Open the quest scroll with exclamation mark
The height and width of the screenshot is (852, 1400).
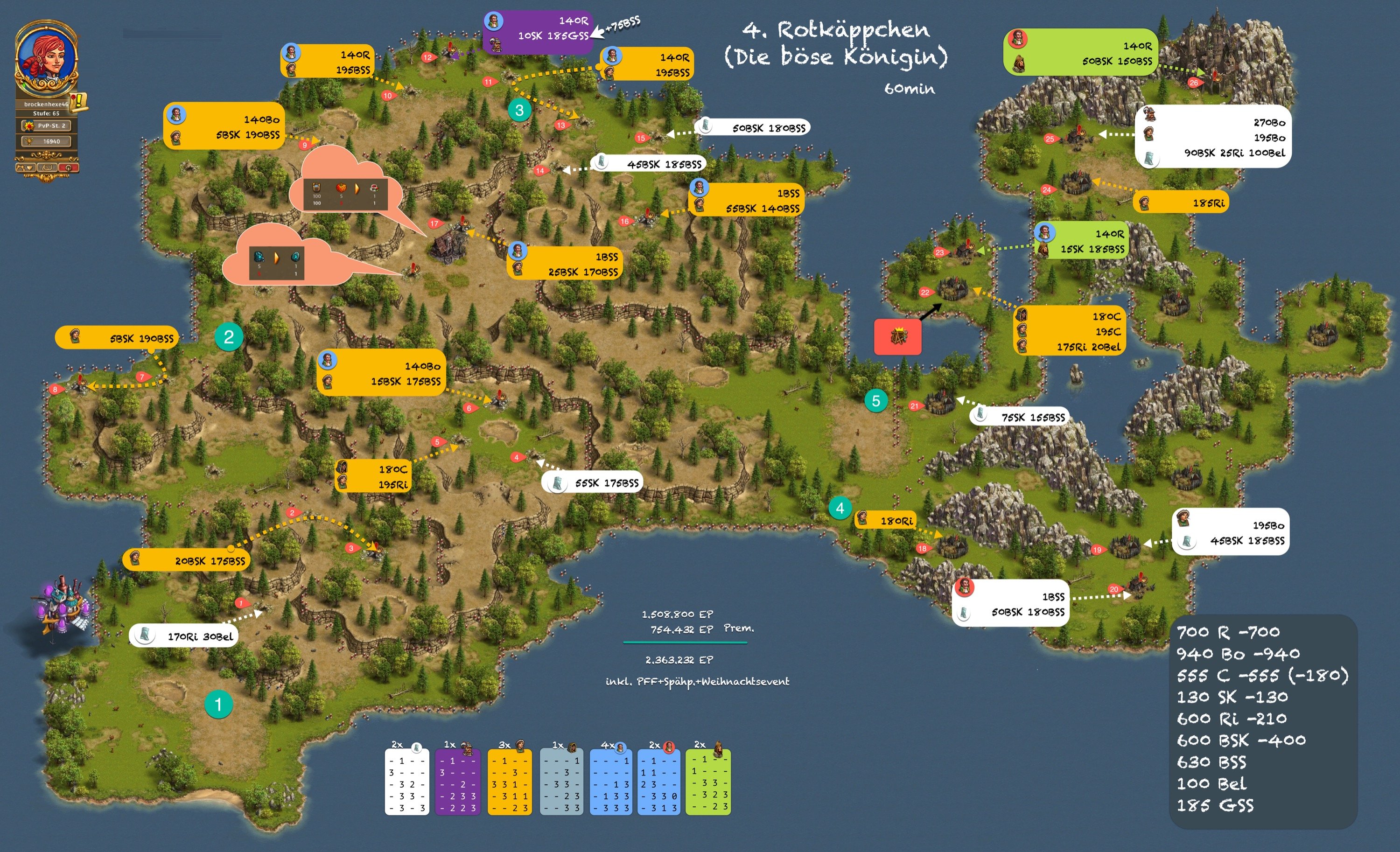point(79,102)
